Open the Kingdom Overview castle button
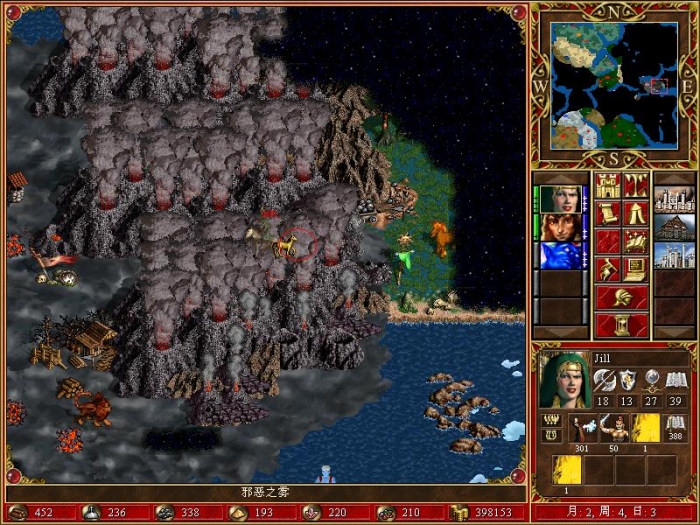This screenshot has width=700, height=525. 608,186
